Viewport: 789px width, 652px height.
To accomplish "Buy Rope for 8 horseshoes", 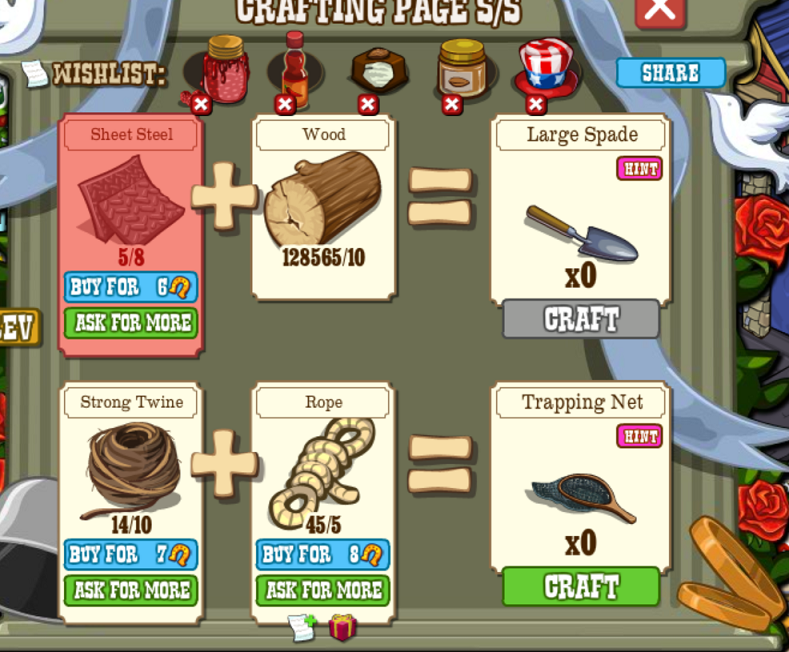I will click(x=323, y=554).
